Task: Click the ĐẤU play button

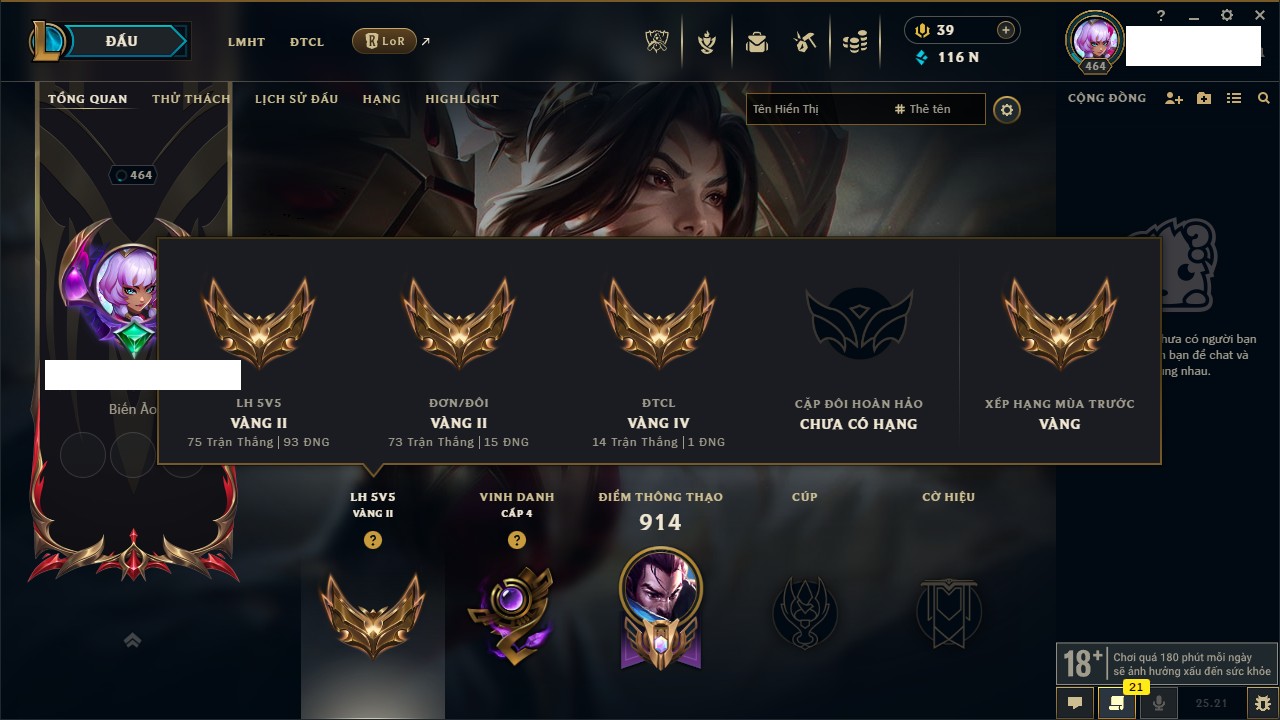Action: tap(121, 41)
